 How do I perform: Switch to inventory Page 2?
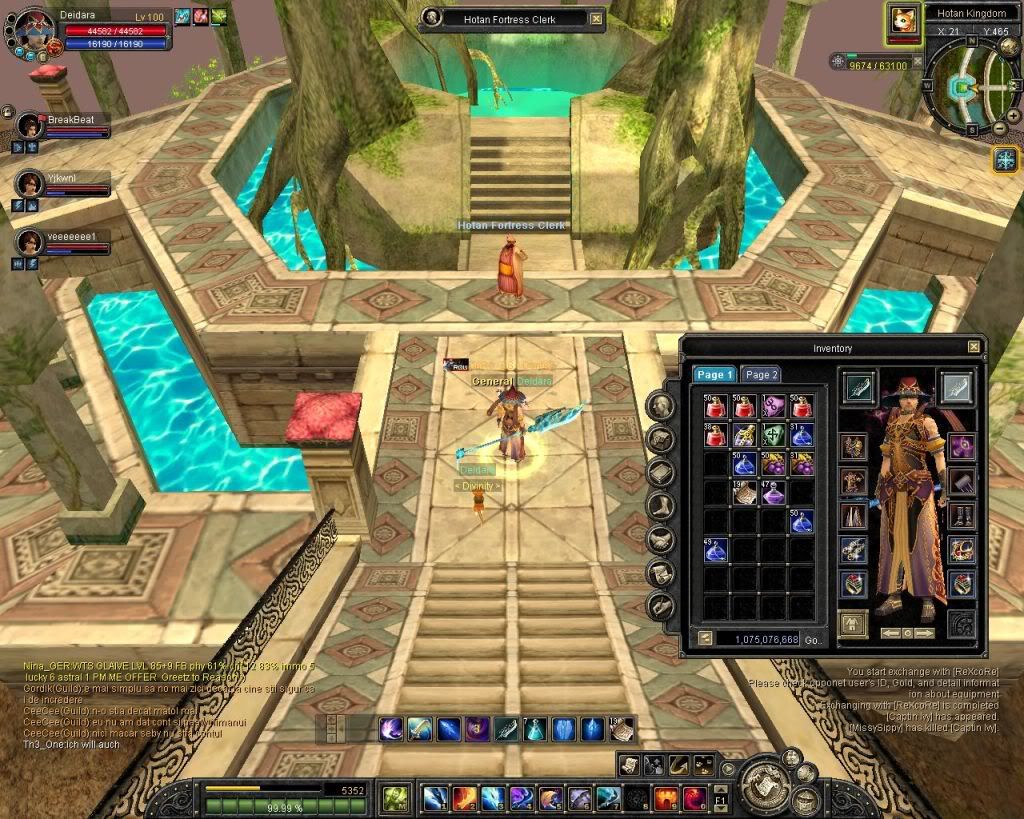(x=761, y=374)
